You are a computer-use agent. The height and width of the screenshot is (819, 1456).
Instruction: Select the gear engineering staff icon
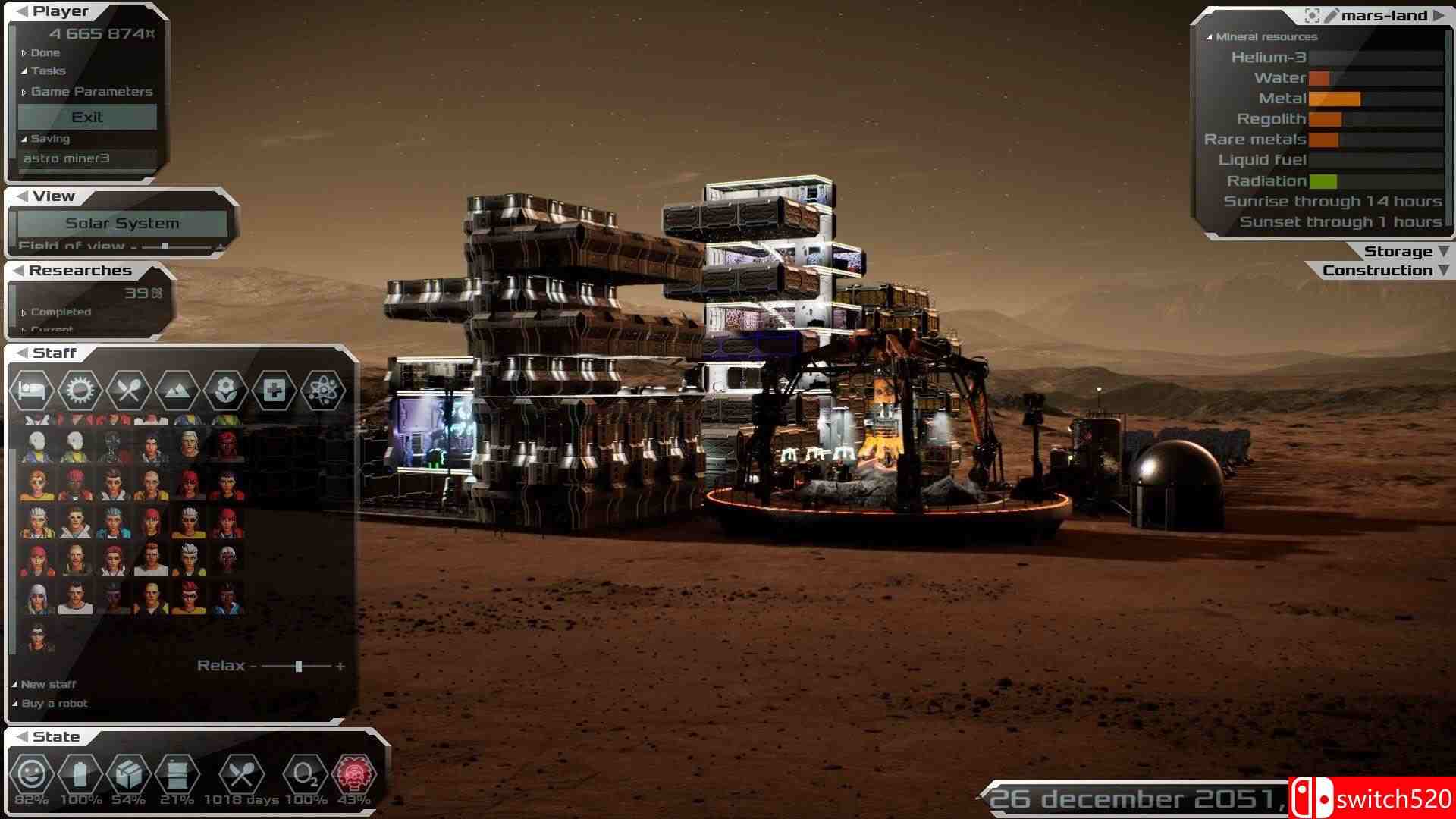click(x=80, y=390)
